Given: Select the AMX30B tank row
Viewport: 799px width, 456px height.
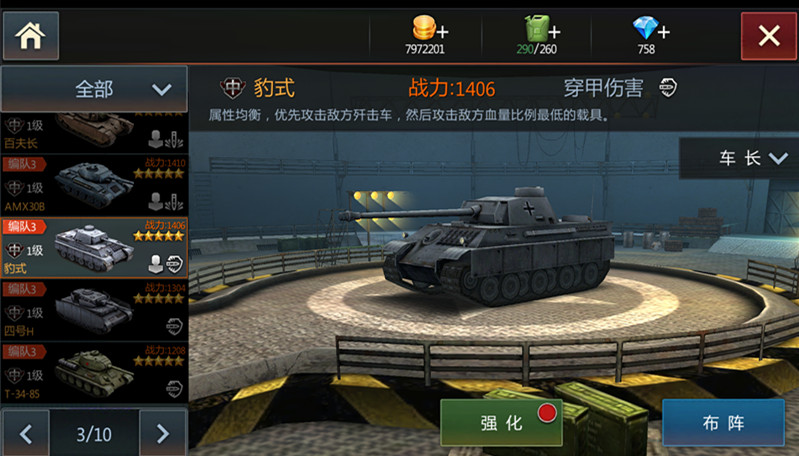Looking at the screenshot, I should coord(94,185).
